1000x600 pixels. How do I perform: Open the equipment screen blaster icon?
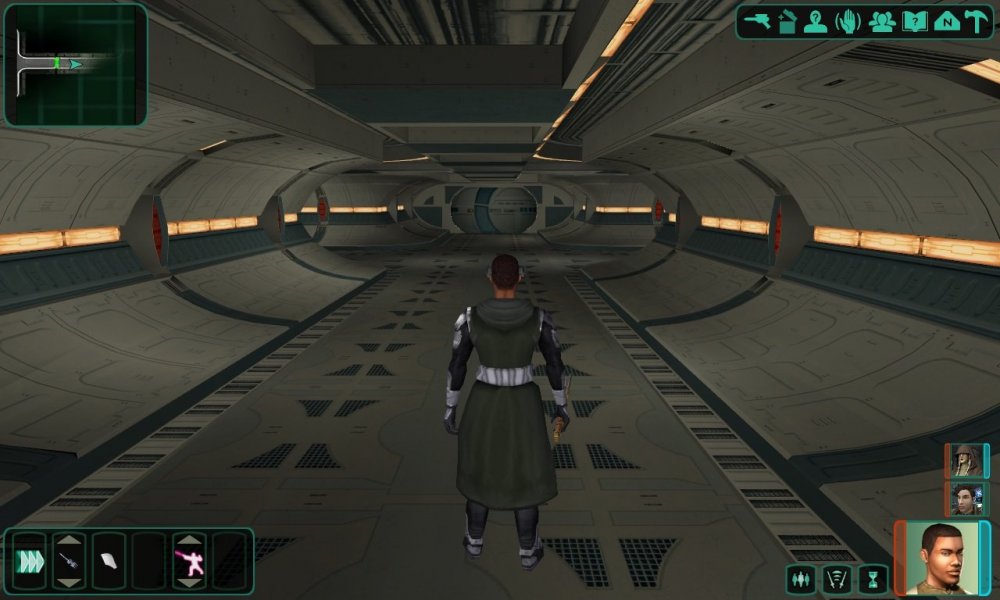pos(756,22)
